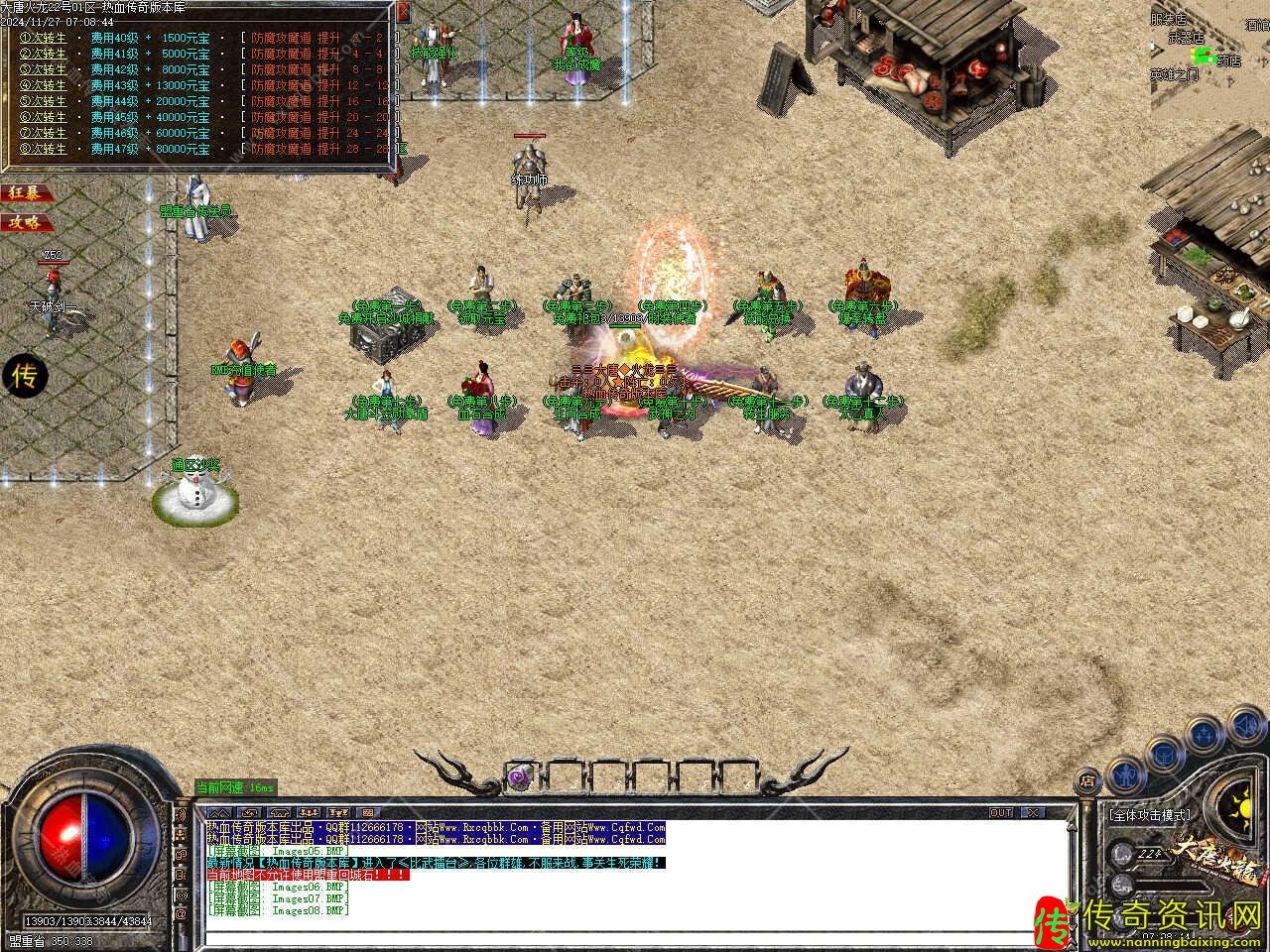
Task: Click the chat box OUT button
Action: click(x=1001, y=812)
